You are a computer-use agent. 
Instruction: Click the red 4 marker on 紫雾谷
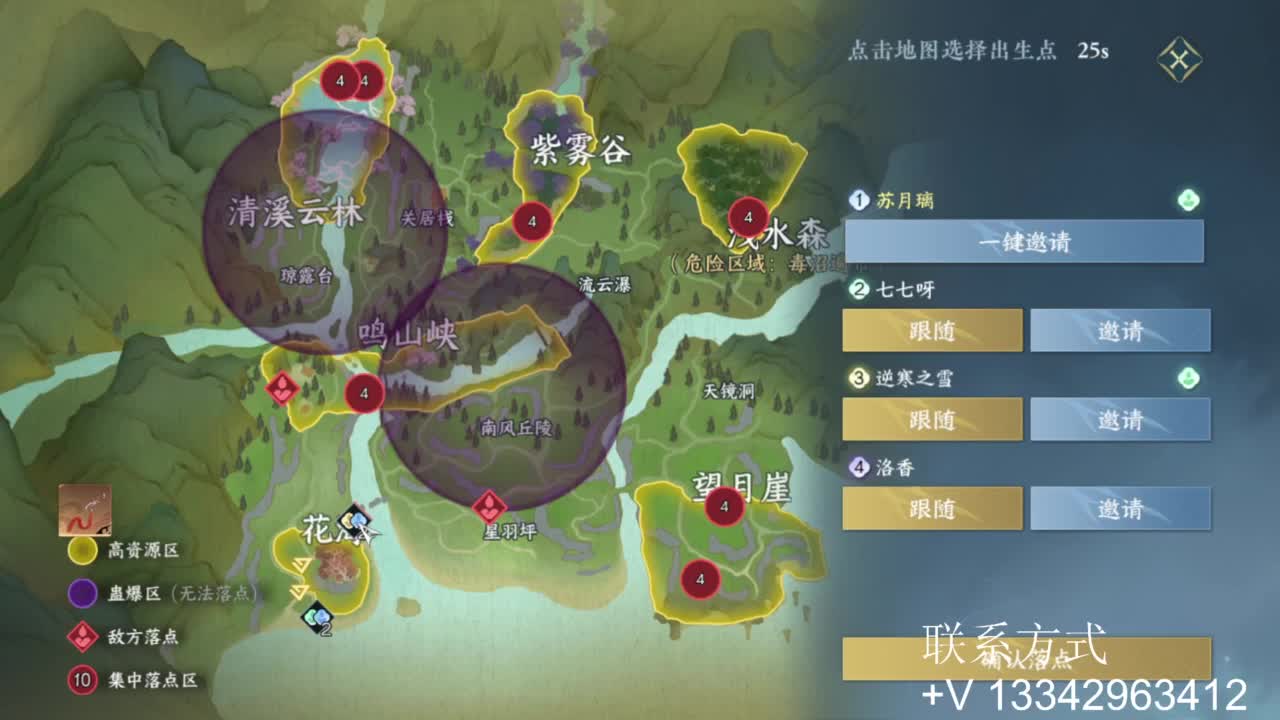coord(529,220)
